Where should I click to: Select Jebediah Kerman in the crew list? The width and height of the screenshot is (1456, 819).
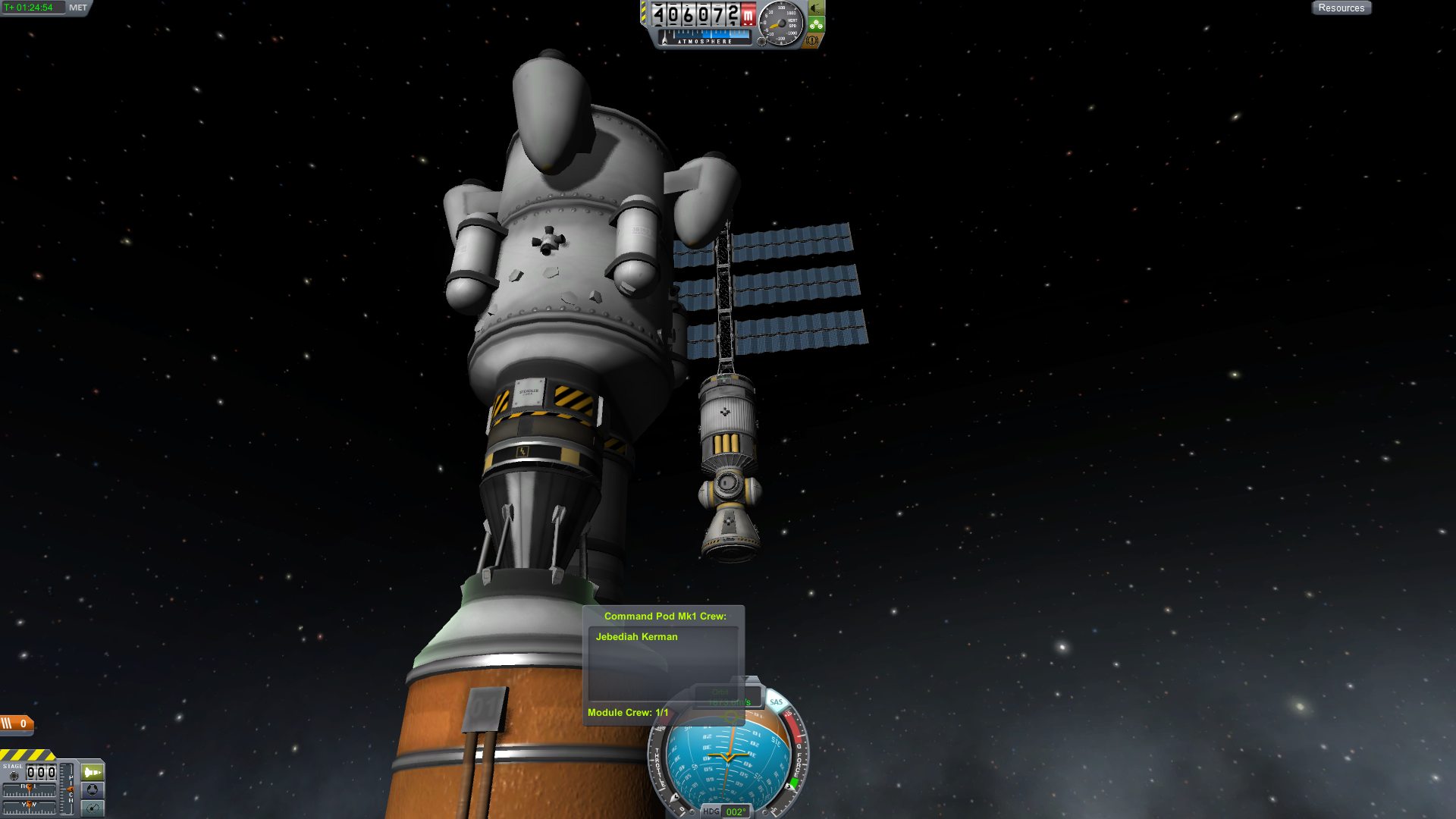637,637
